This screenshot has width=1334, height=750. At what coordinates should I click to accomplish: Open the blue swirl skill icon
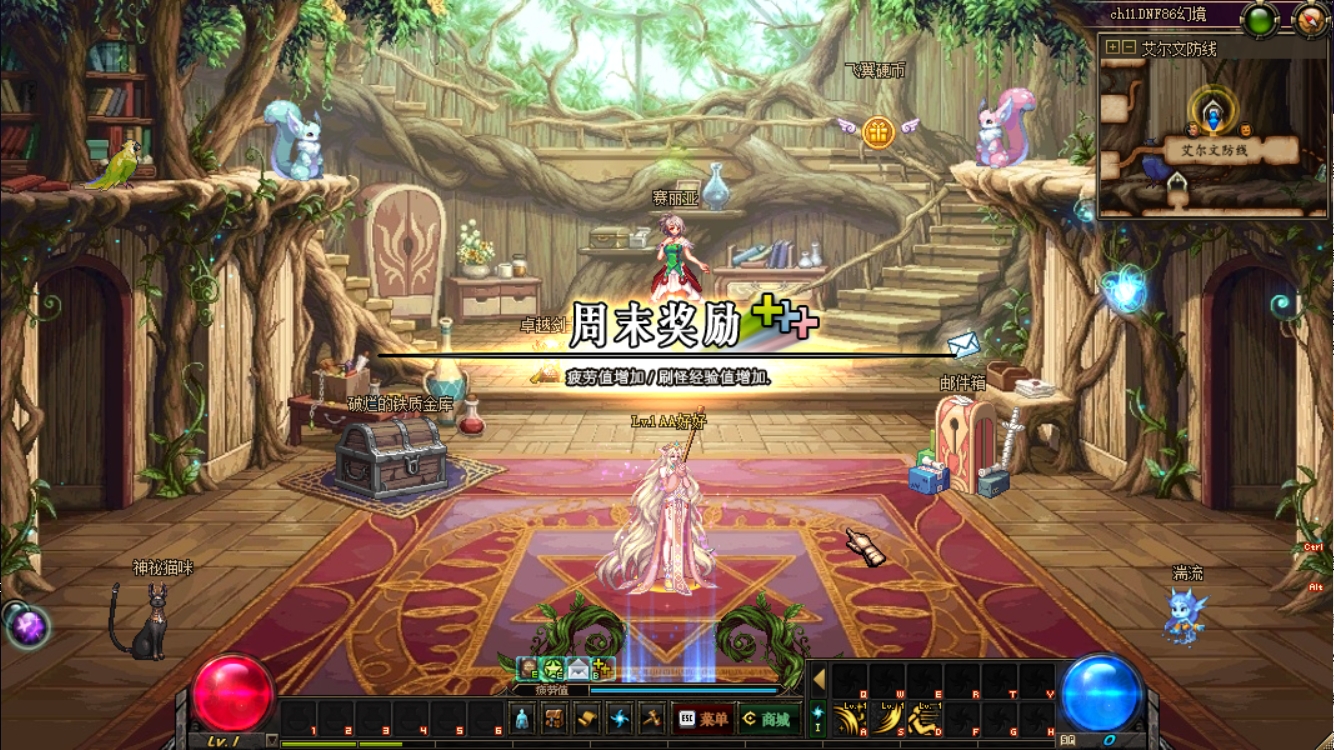pyautogui.click(x=620, y=718)
